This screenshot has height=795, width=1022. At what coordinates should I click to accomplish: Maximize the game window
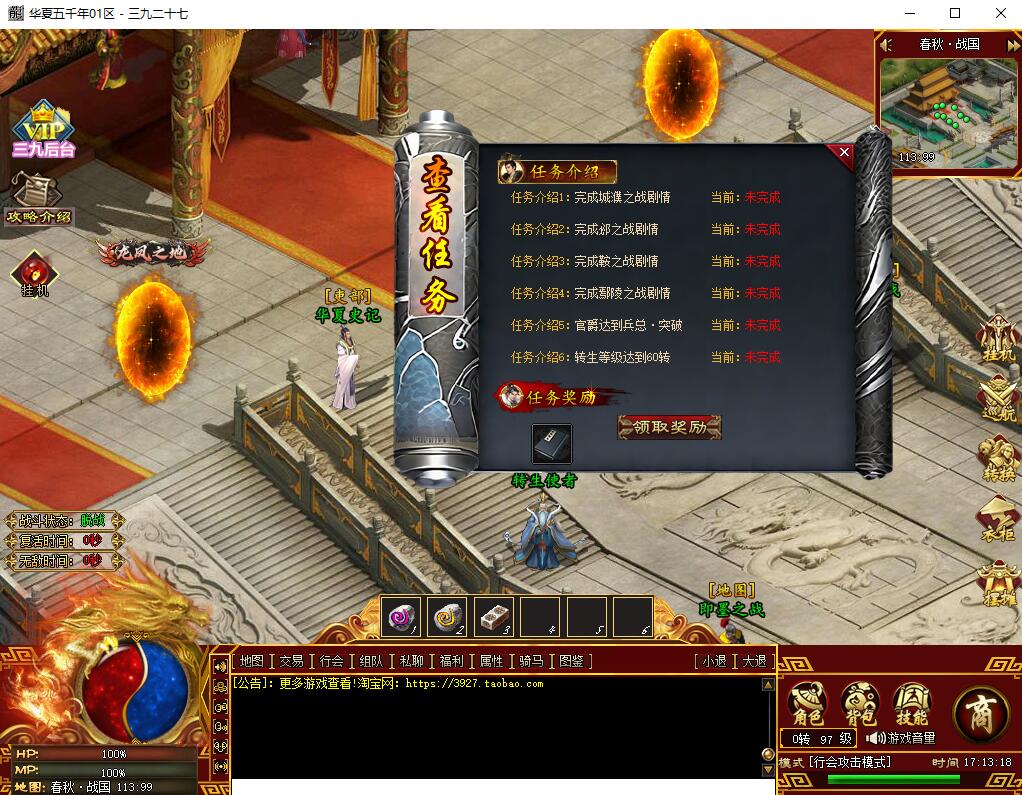pos(955,13)
